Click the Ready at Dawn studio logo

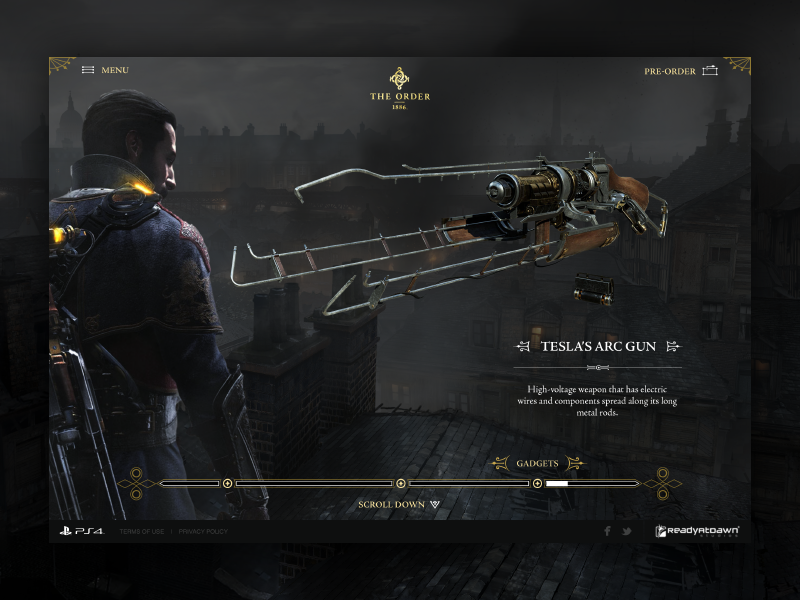[697, 531]
